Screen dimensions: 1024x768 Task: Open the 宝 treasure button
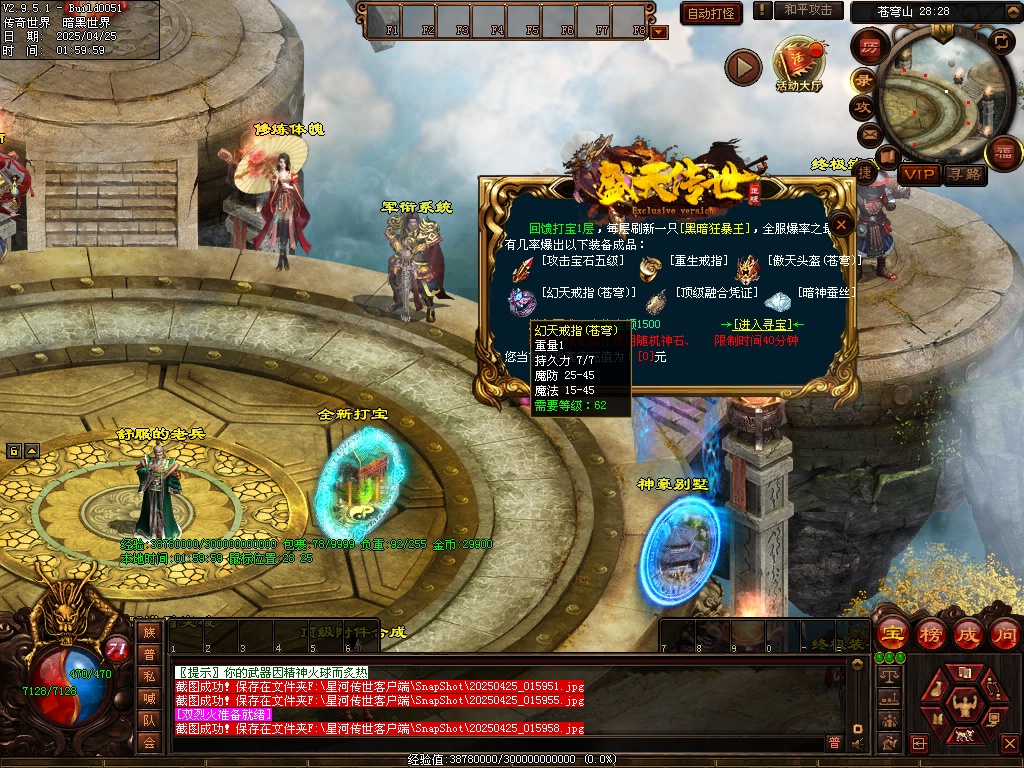click(891, 633)
